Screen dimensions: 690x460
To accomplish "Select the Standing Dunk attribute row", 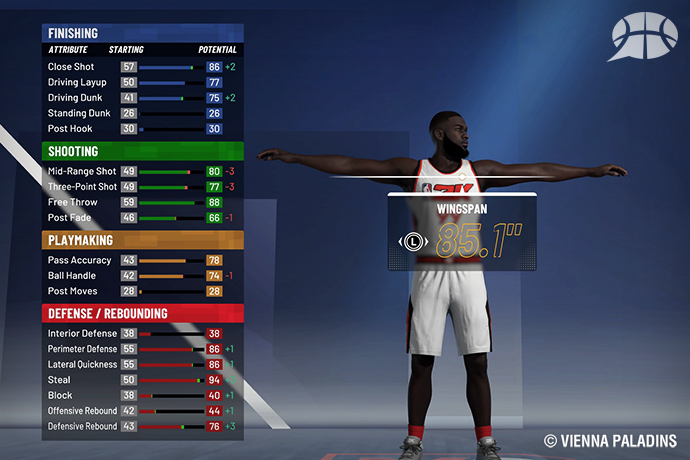I will click(141, 113).
